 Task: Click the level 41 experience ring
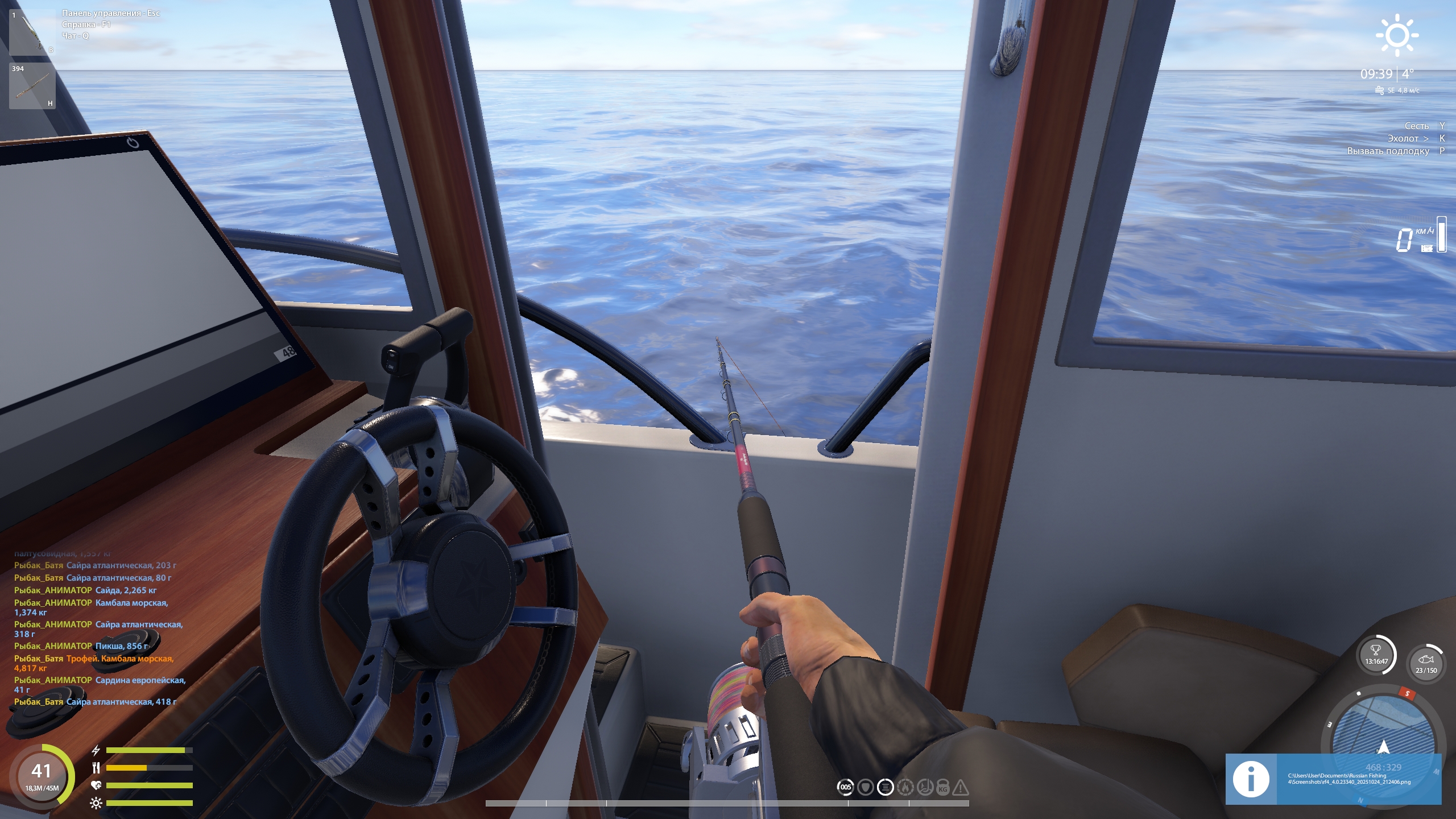[x=42, y=776]
